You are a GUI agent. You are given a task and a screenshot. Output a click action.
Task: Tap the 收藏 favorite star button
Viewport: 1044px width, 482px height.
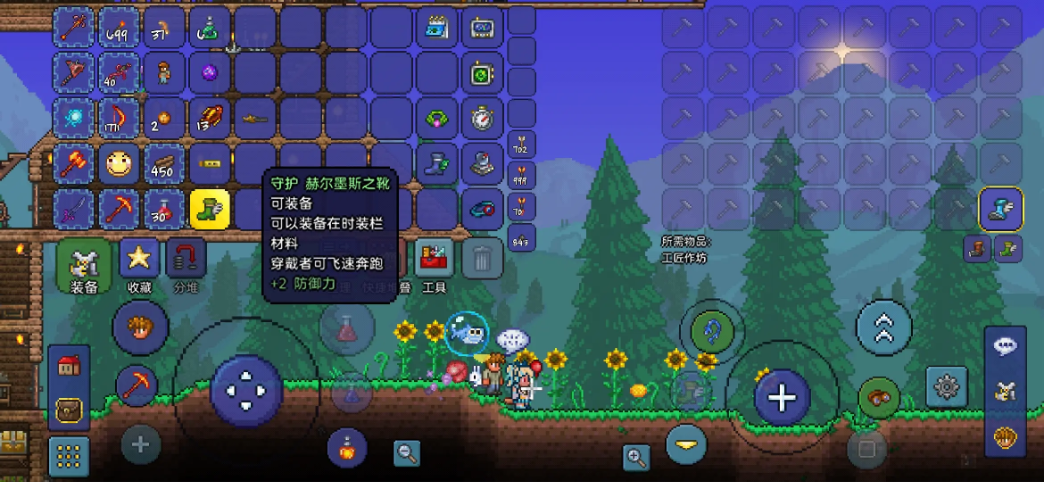point(140,259)
